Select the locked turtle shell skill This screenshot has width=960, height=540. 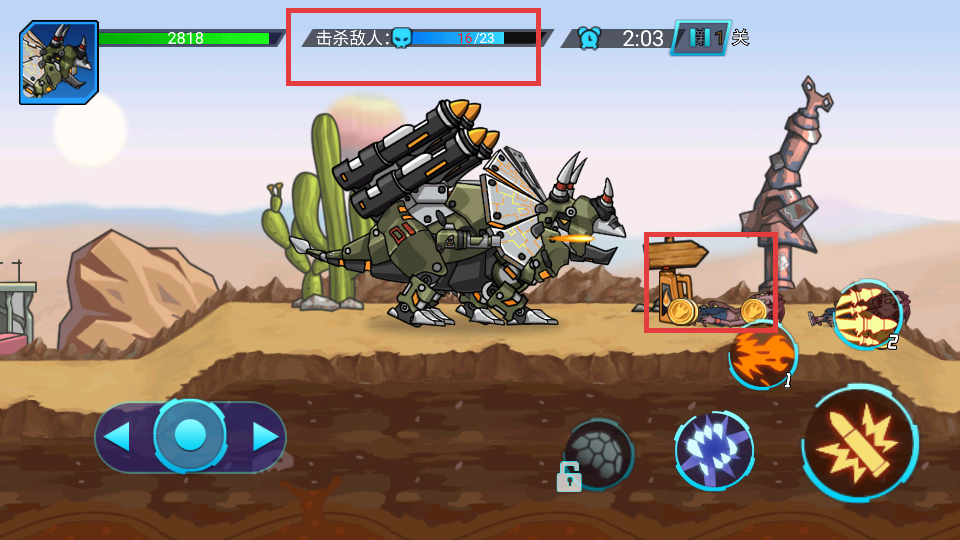[x=597, y=455]
